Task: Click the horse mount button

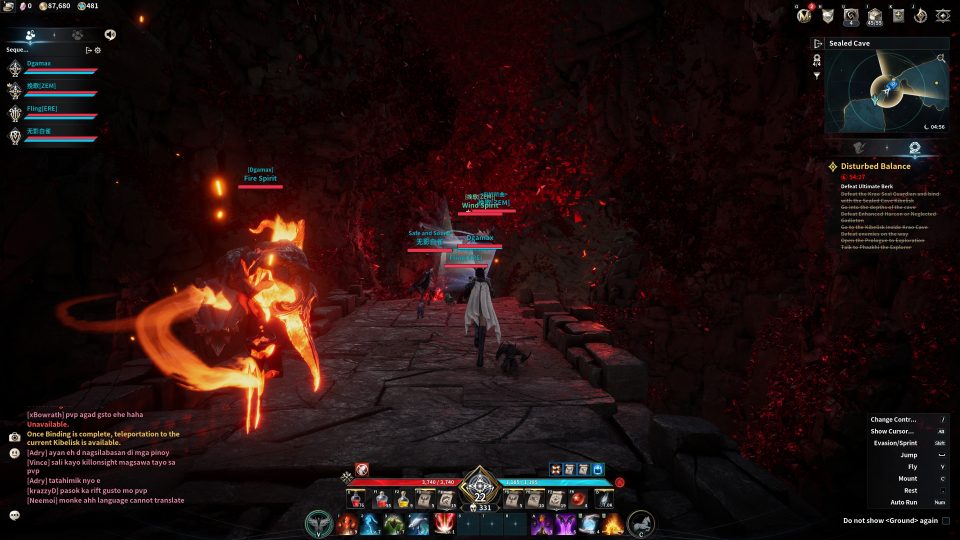Action: pos(641,523)
